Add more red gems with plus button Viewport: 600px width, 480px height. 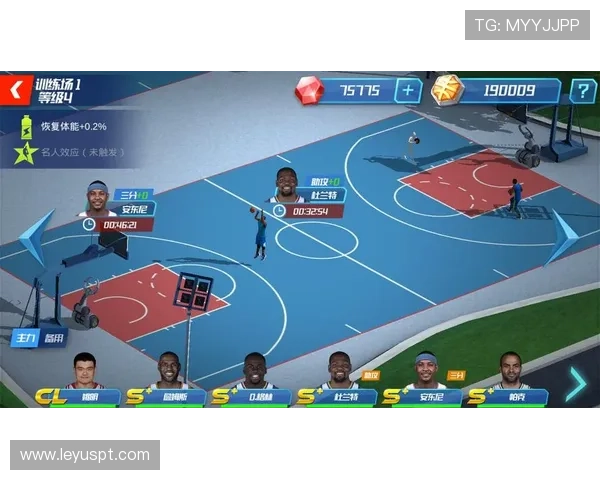point(408,91)
